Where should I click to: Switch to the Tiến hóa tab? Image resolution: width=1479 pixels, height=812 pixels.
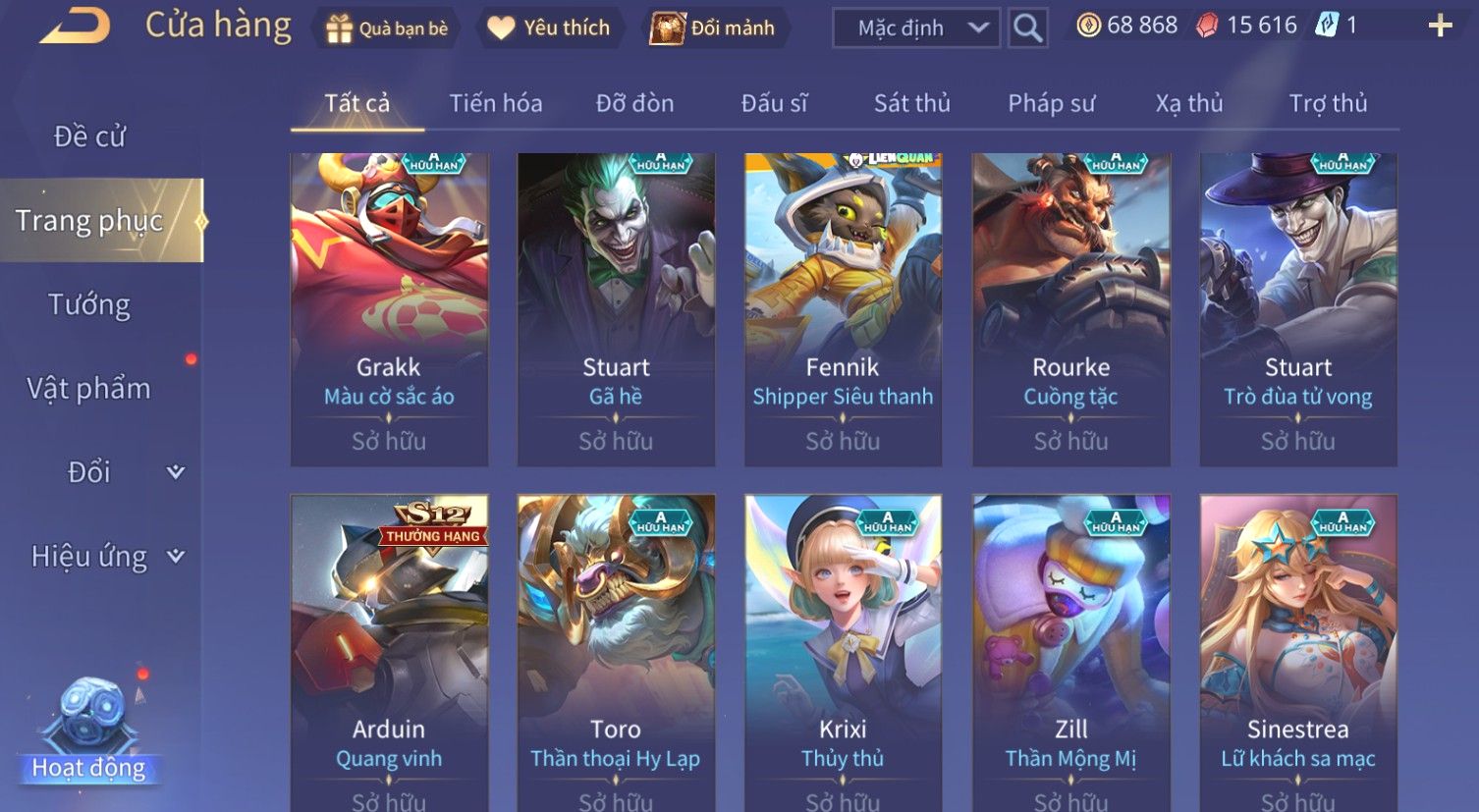495,103
